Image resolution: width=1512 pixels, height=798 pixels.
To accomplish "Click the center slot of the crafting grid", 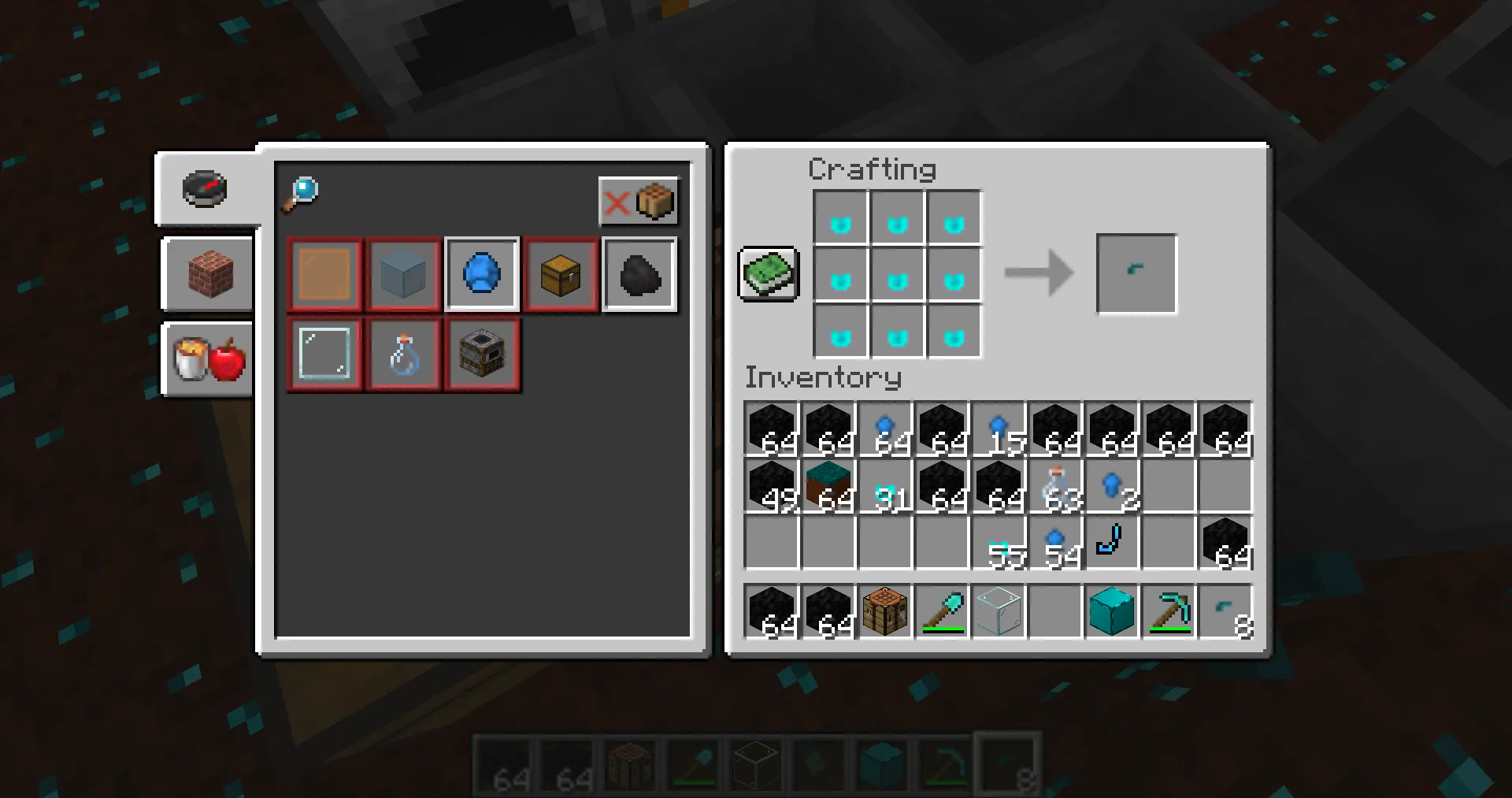I will coord(897,273).
